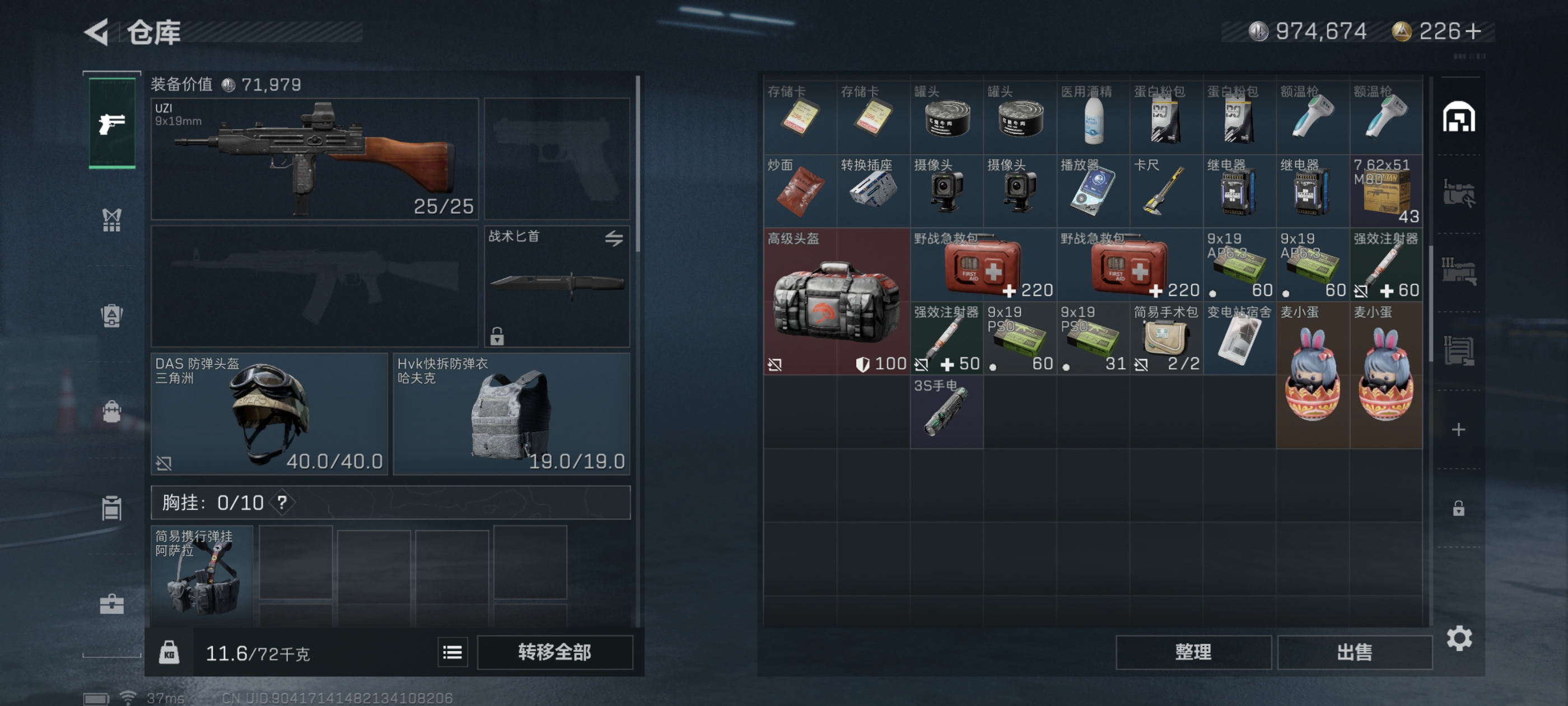Select the 7.62x51 M80 ammo box
Viewport: 1568px width, 706px height.
pyautogui.click(x=1385, y=191)
